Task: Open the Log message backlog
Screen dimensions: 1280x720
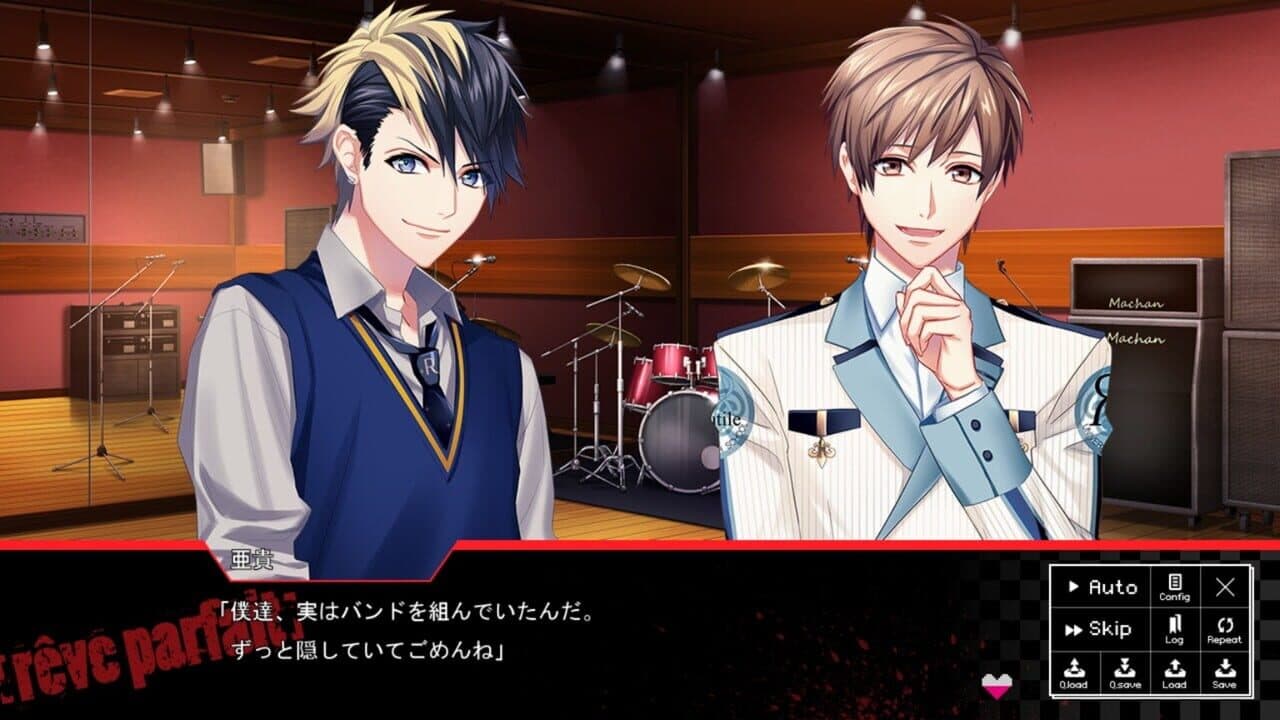Action: coord(1174,627)
